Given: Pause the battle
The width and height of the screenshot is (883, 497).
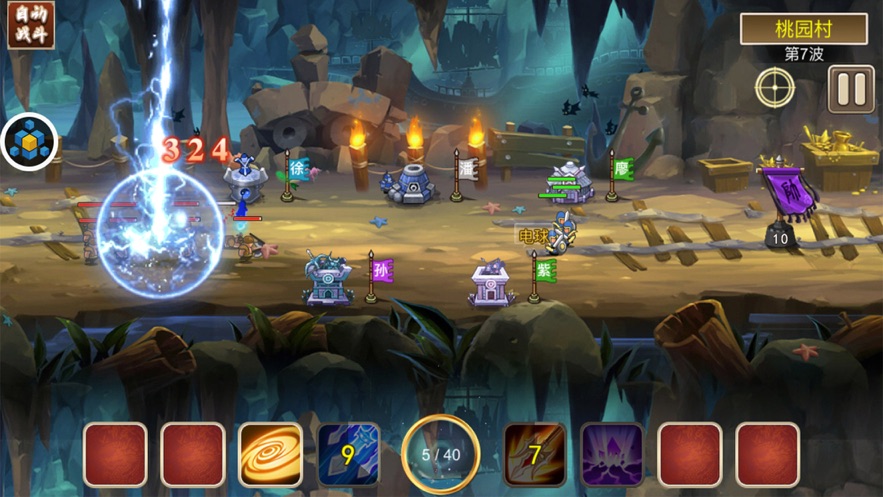Looking at the screenshot, I should coord(851,89).
